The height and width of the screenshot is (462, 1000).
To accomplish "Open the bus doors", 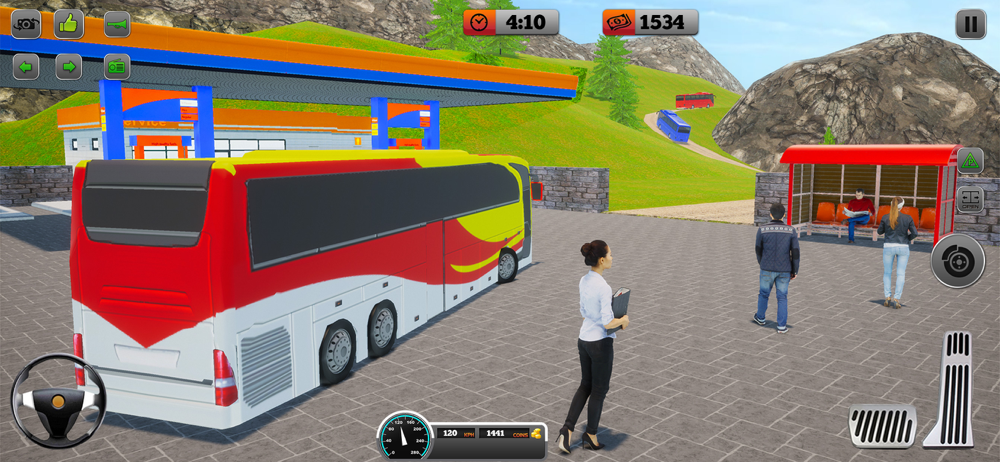I will point(970,199).
